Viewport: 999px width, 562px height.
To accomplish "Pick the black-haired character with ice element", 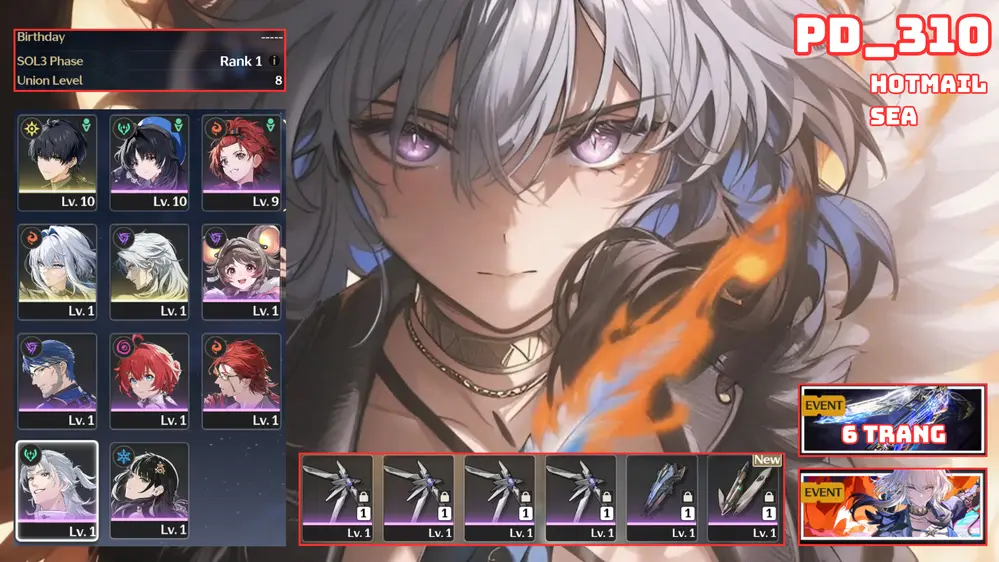I will click(149, 490).
